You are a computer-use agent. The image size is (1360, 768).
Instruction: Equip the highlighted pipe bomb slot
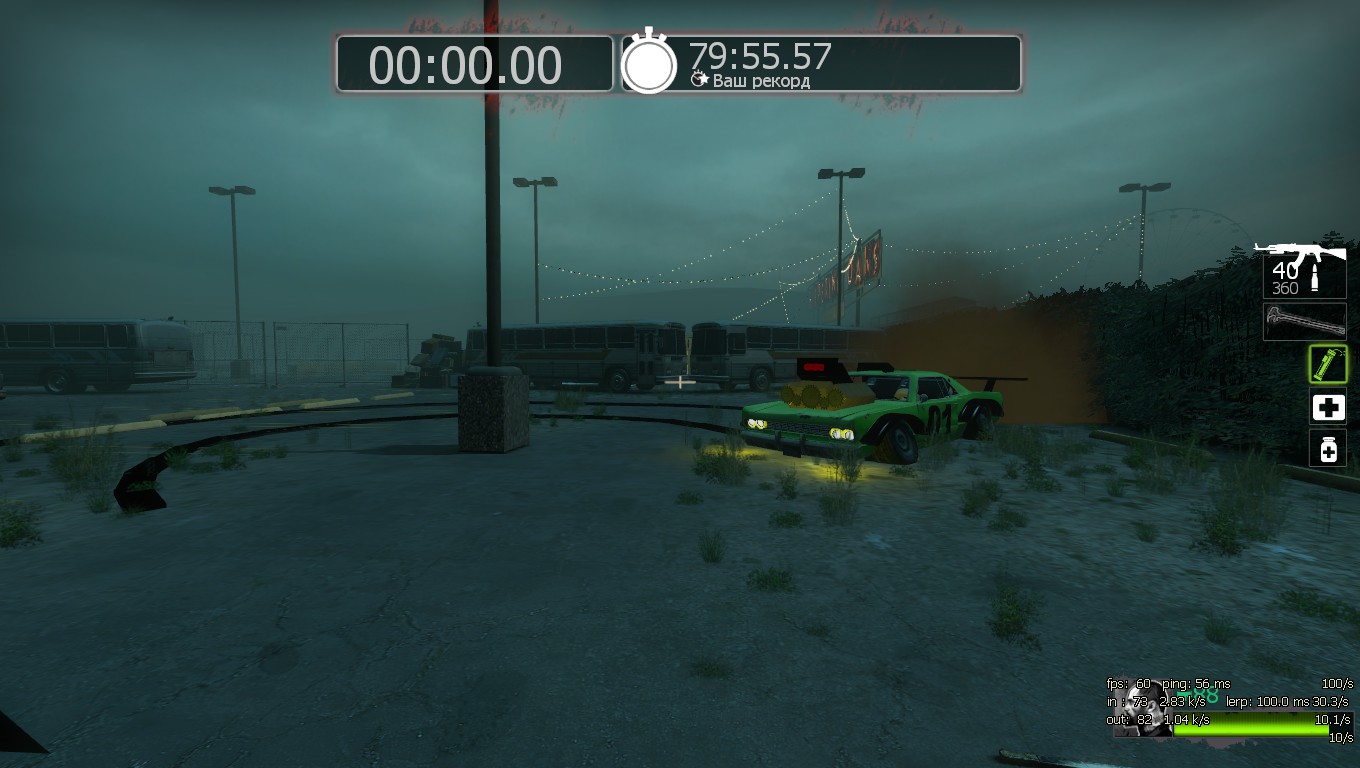click(x=1328, y=365)
